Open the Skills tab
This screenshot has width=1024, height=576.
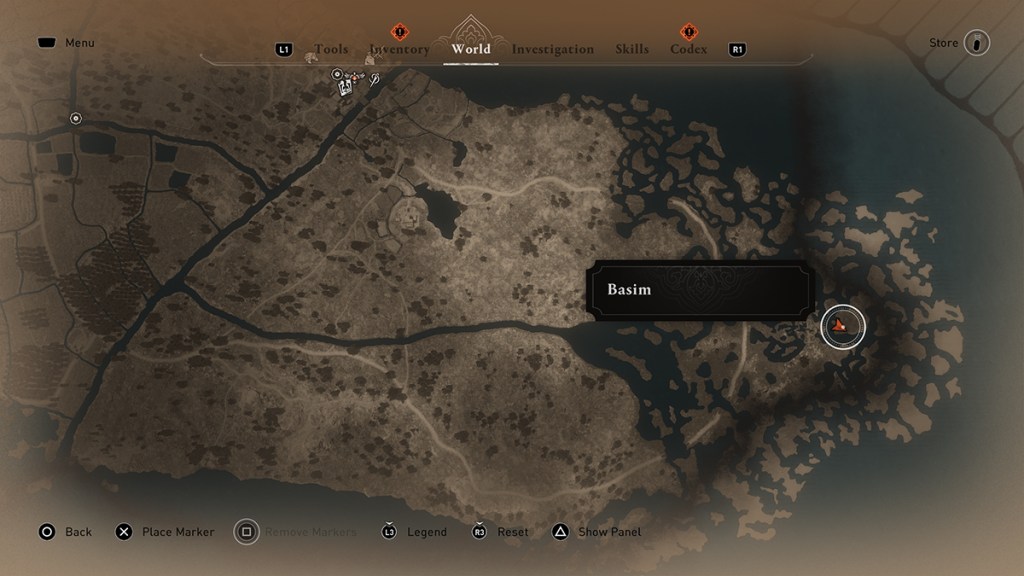click(x=632, y=49)
